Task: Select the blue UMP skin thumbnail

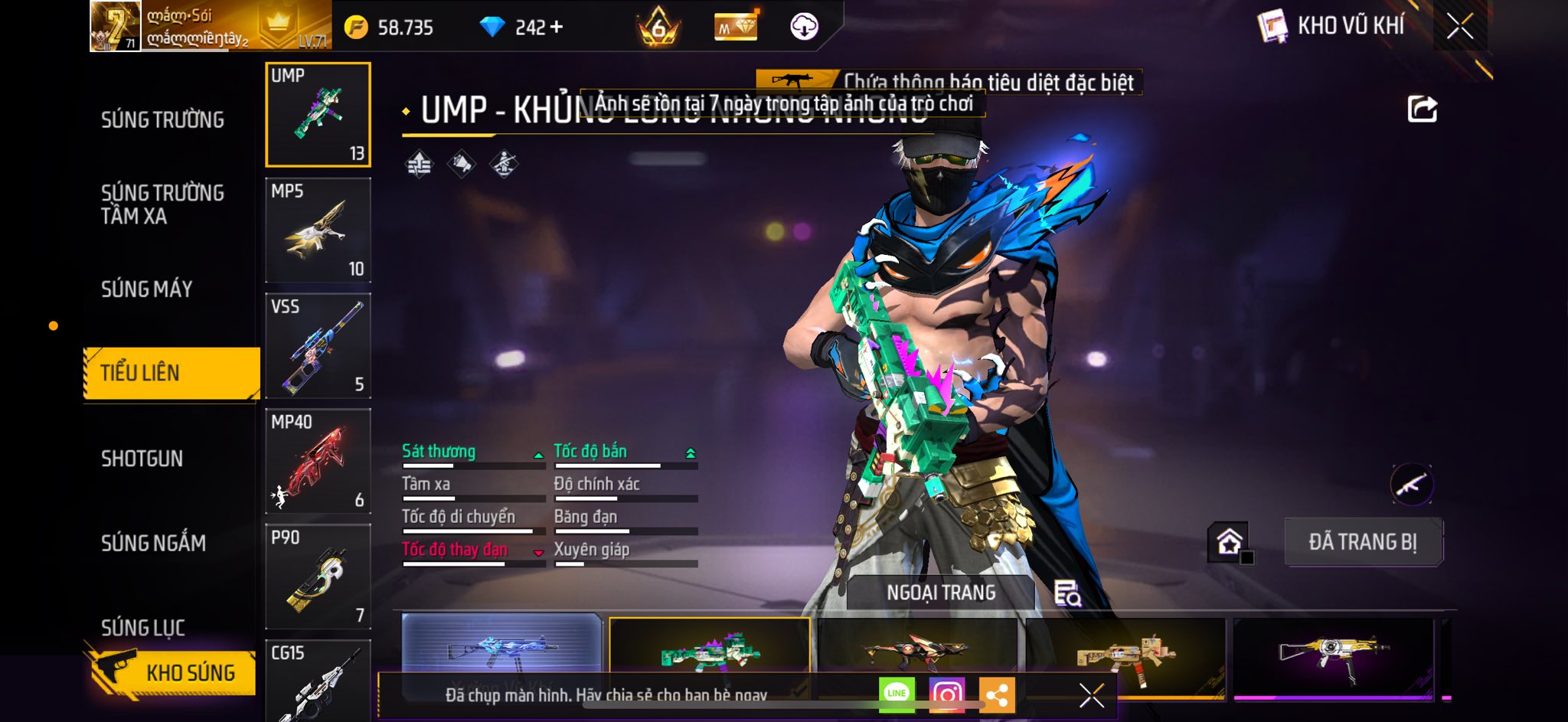Action: click(501, 647)
